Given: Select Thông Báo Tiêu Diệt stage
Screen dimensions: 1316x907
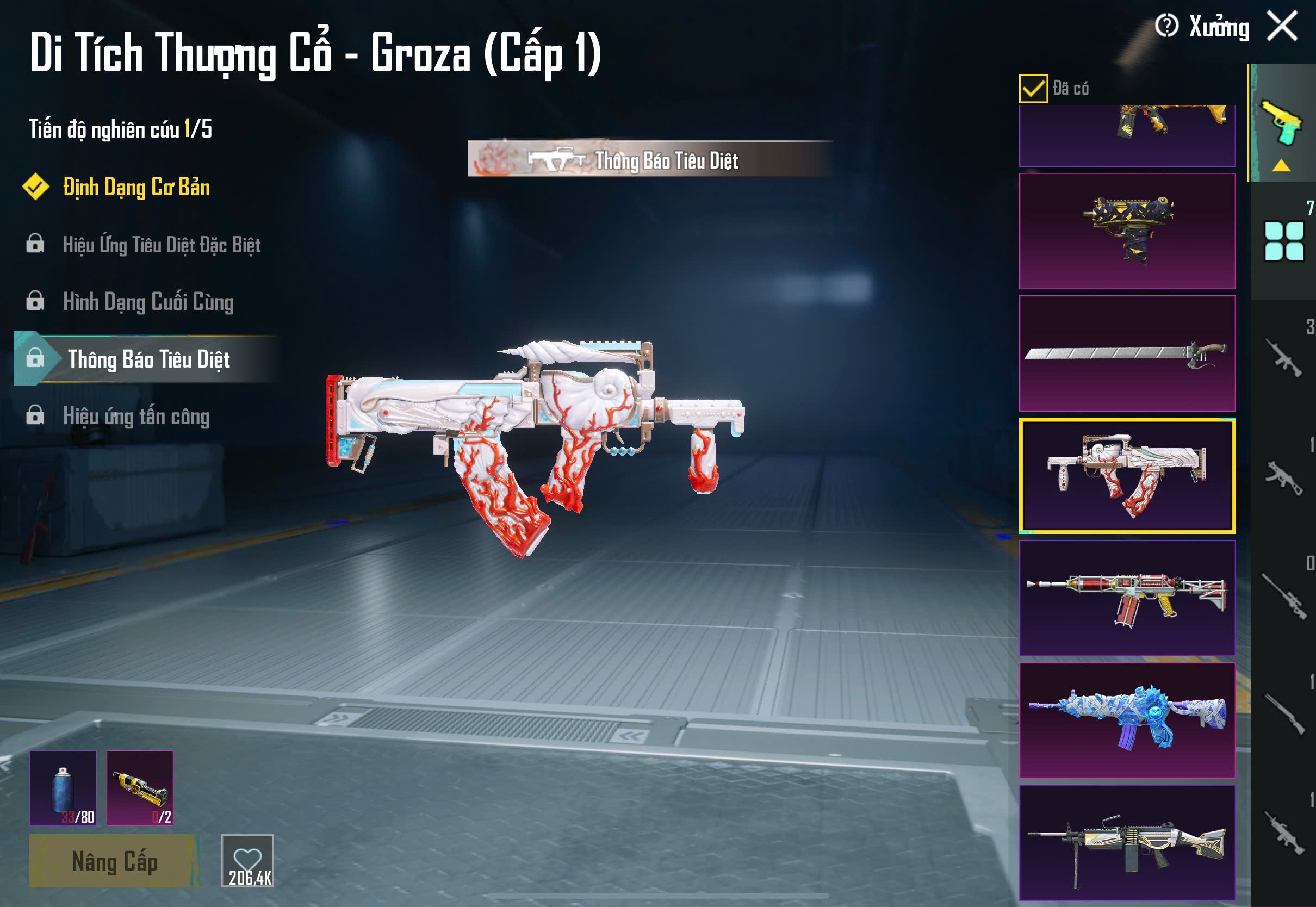Looking at the screenshot, I should click(x=148, y=359).
